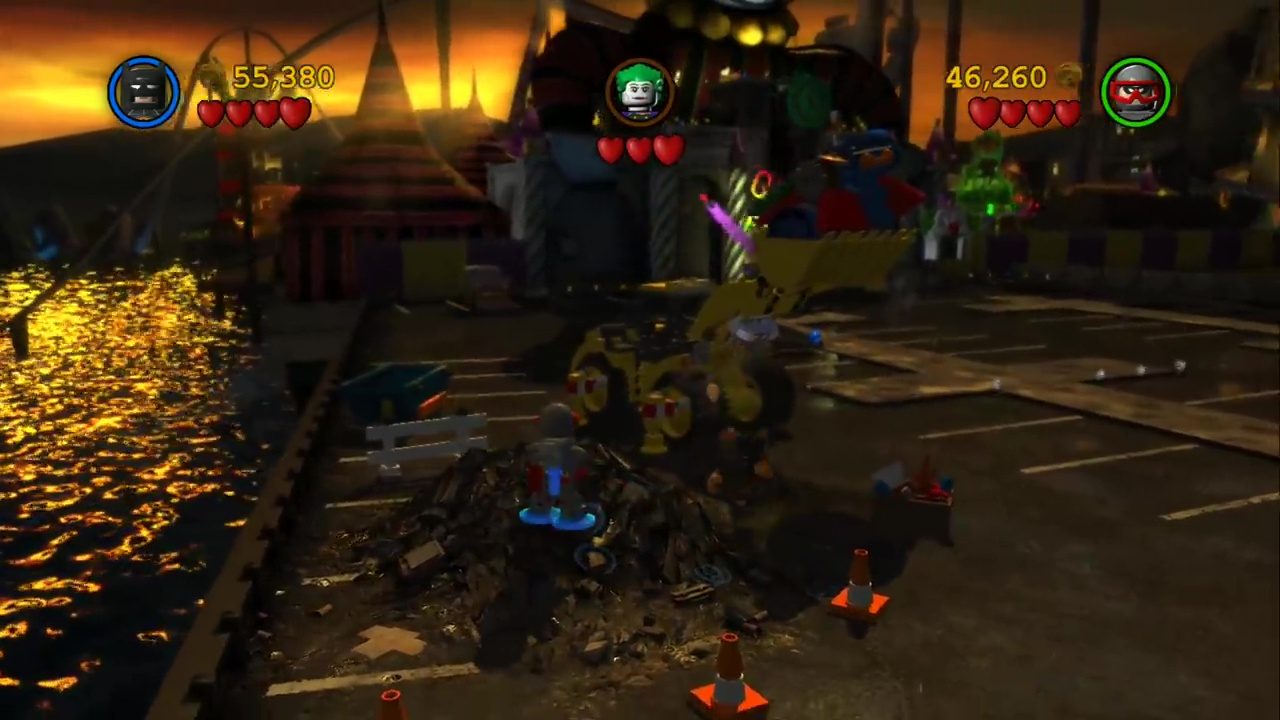
Task: Click the first heart under Batman's portrait
Action: point(212,113)
